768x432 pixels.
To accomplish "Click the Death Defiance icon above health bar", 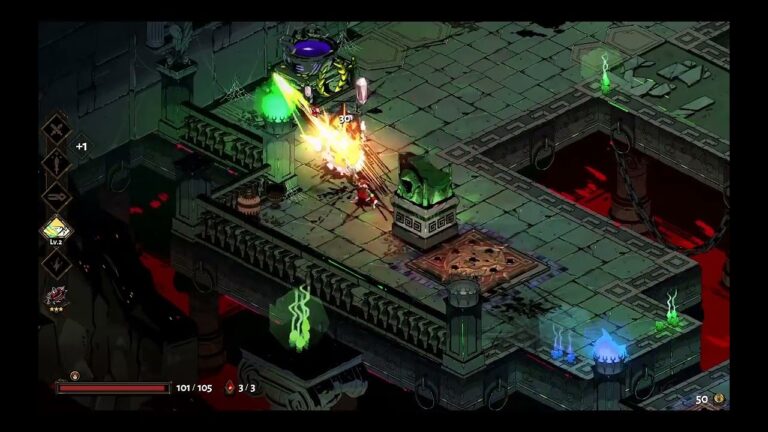I will [74, 376].
